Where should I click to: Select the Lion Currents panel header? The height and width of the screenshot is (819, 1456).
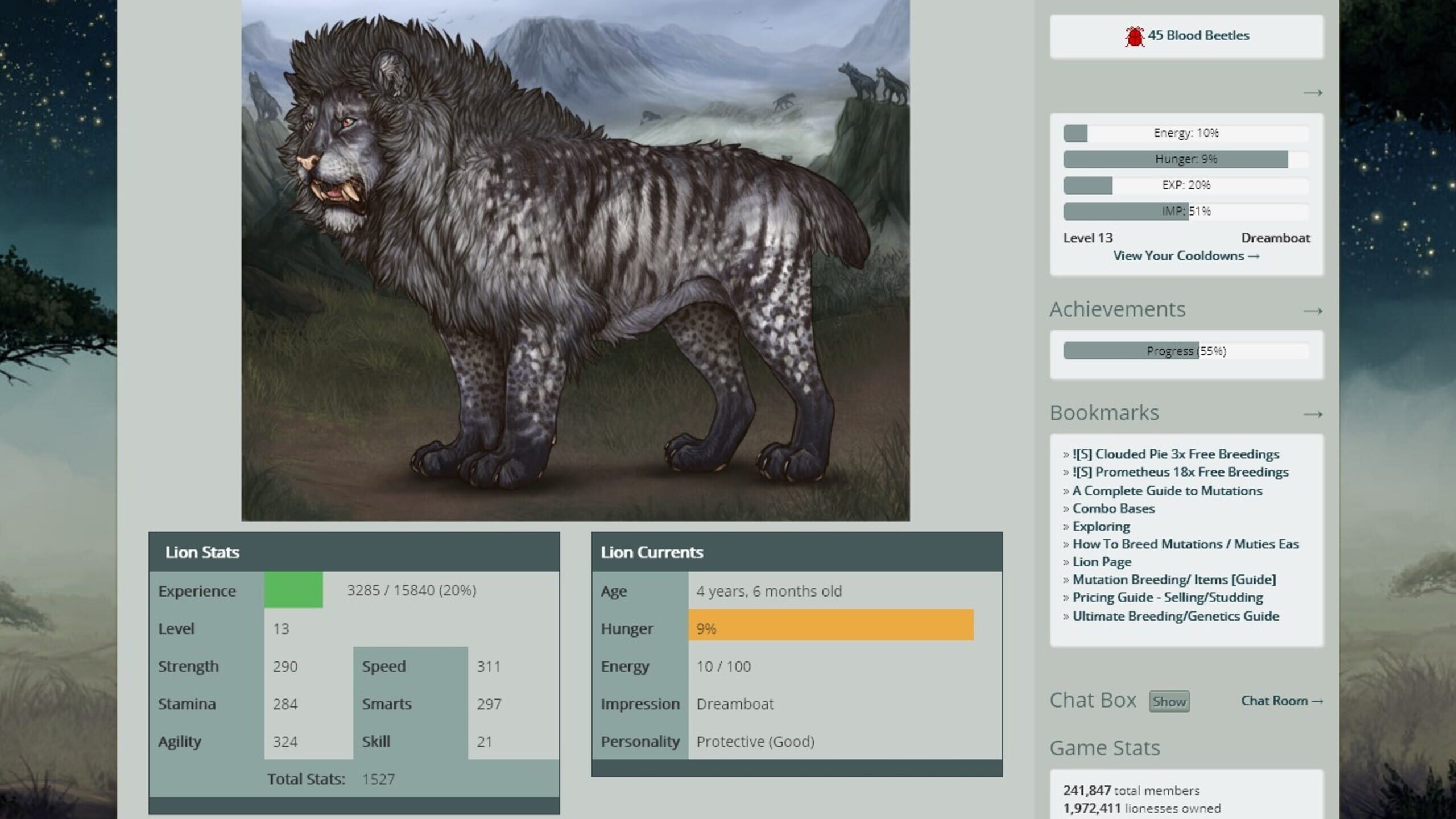(652, 552)
